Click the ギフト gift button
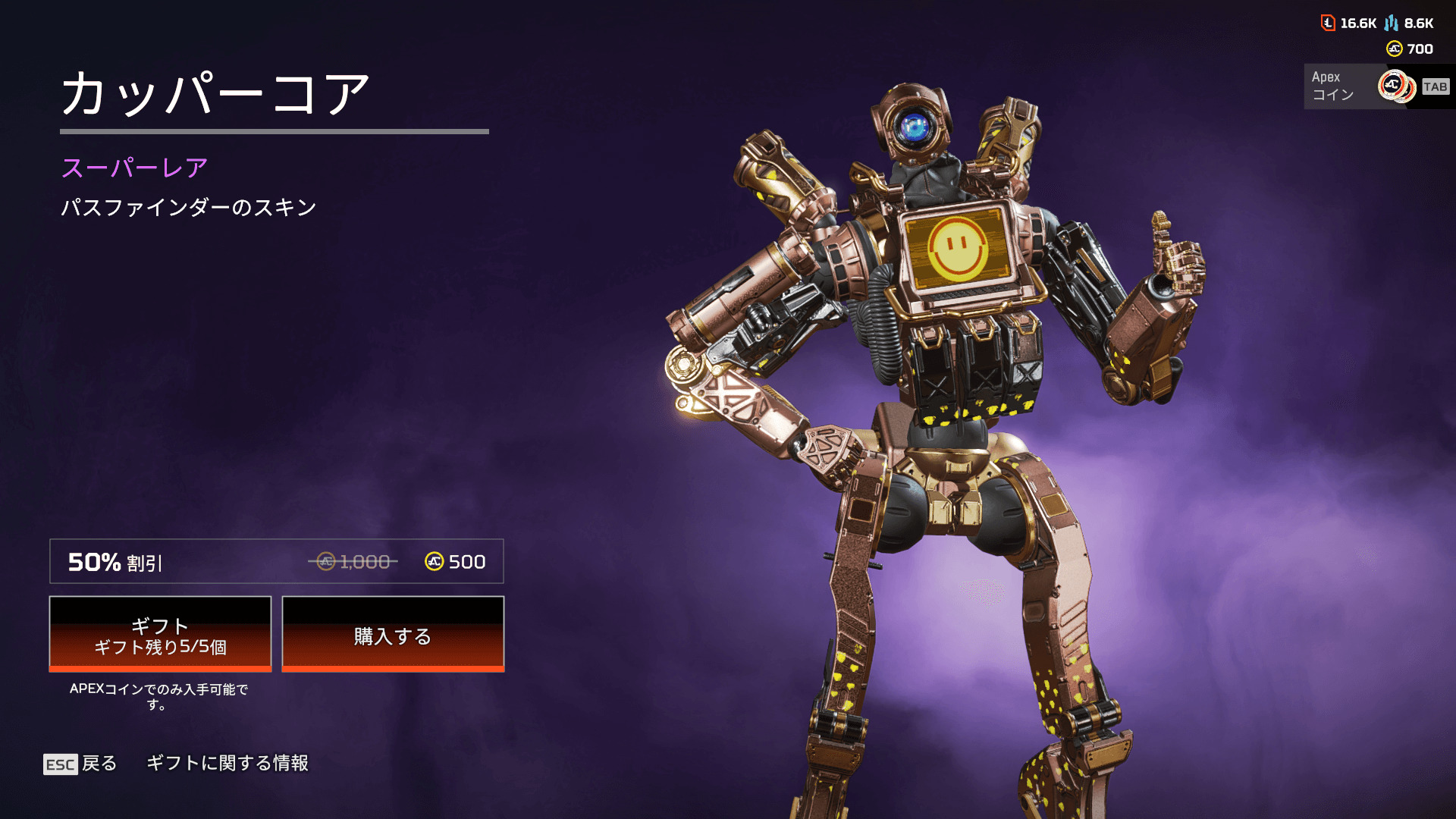Viewport: 1456px width, 819px height. 160,635
